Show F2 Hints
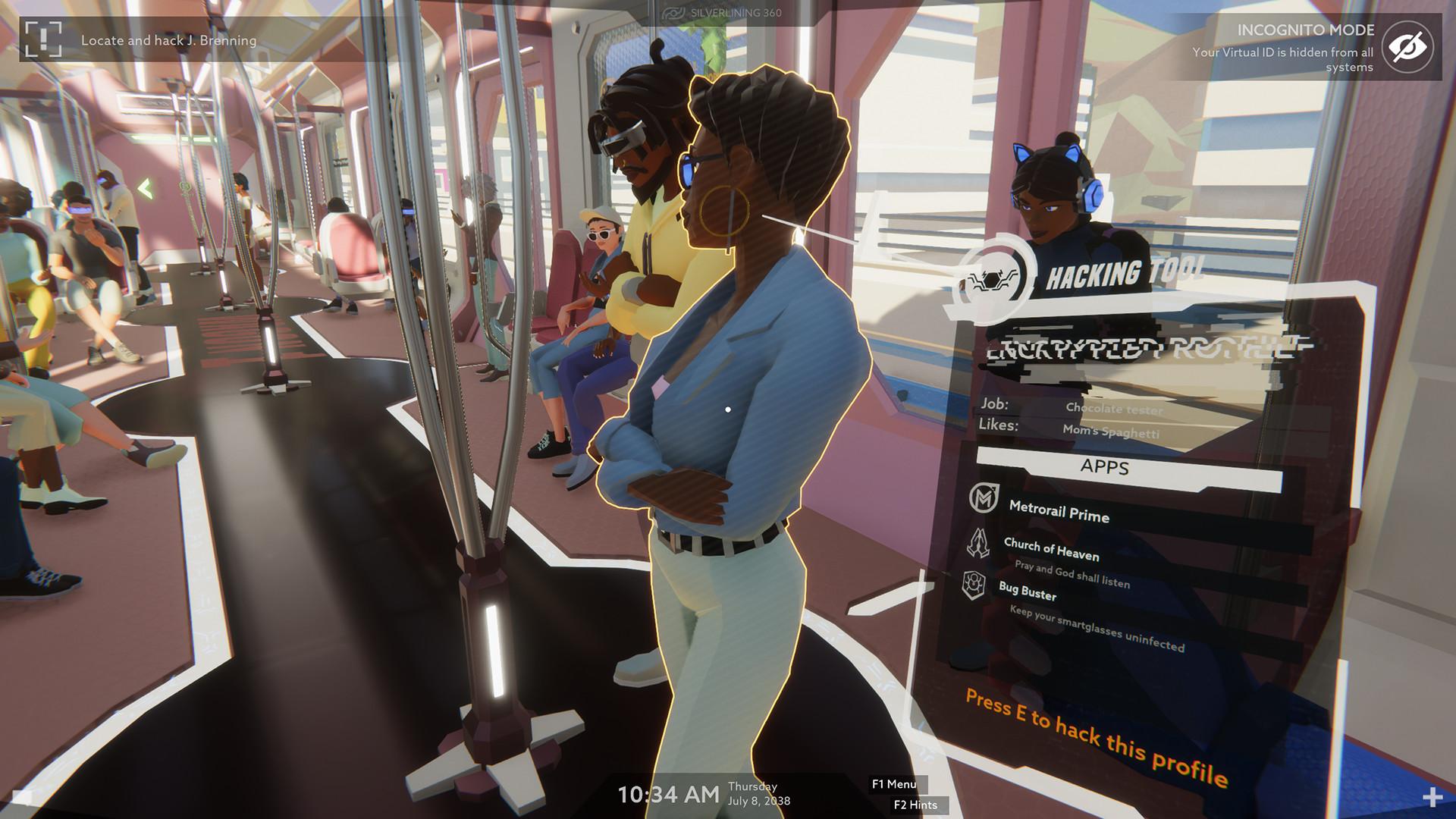This screenshot has width=1456, height=819. [917, 805]
